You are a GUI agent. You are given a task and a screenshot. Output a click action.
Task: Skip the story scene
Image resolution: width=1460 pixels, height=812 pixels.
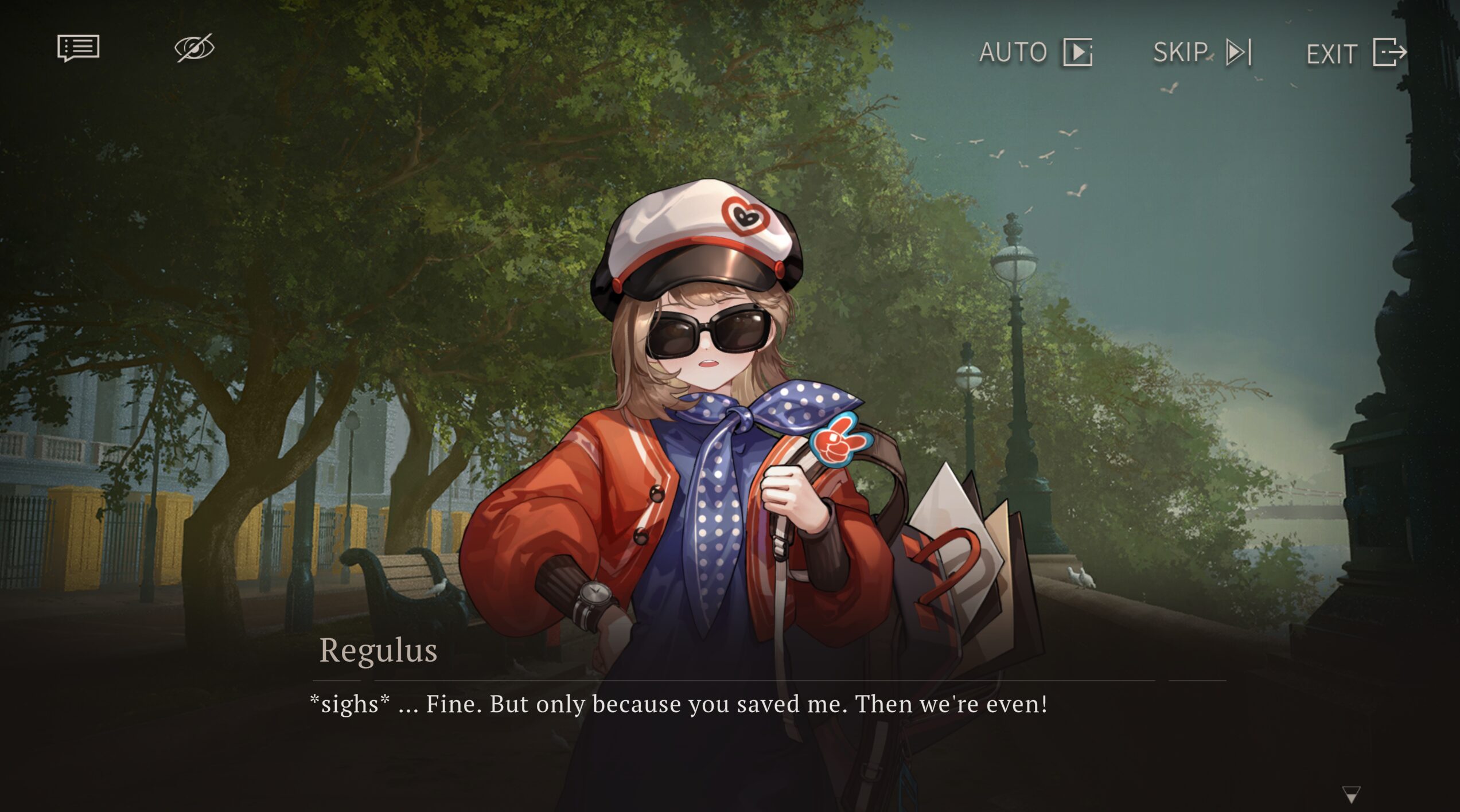(x=1202, y=53)
